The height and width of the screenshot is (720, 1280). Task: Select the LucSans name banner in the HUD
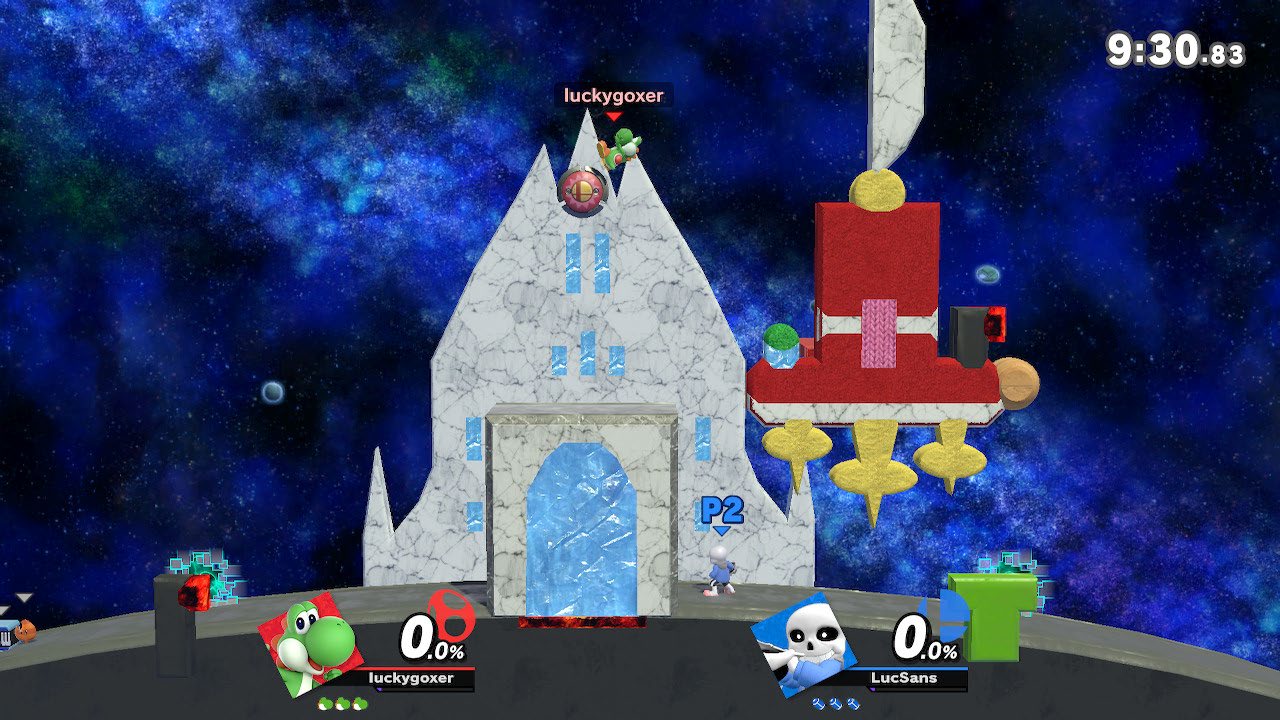pos(904,677)
